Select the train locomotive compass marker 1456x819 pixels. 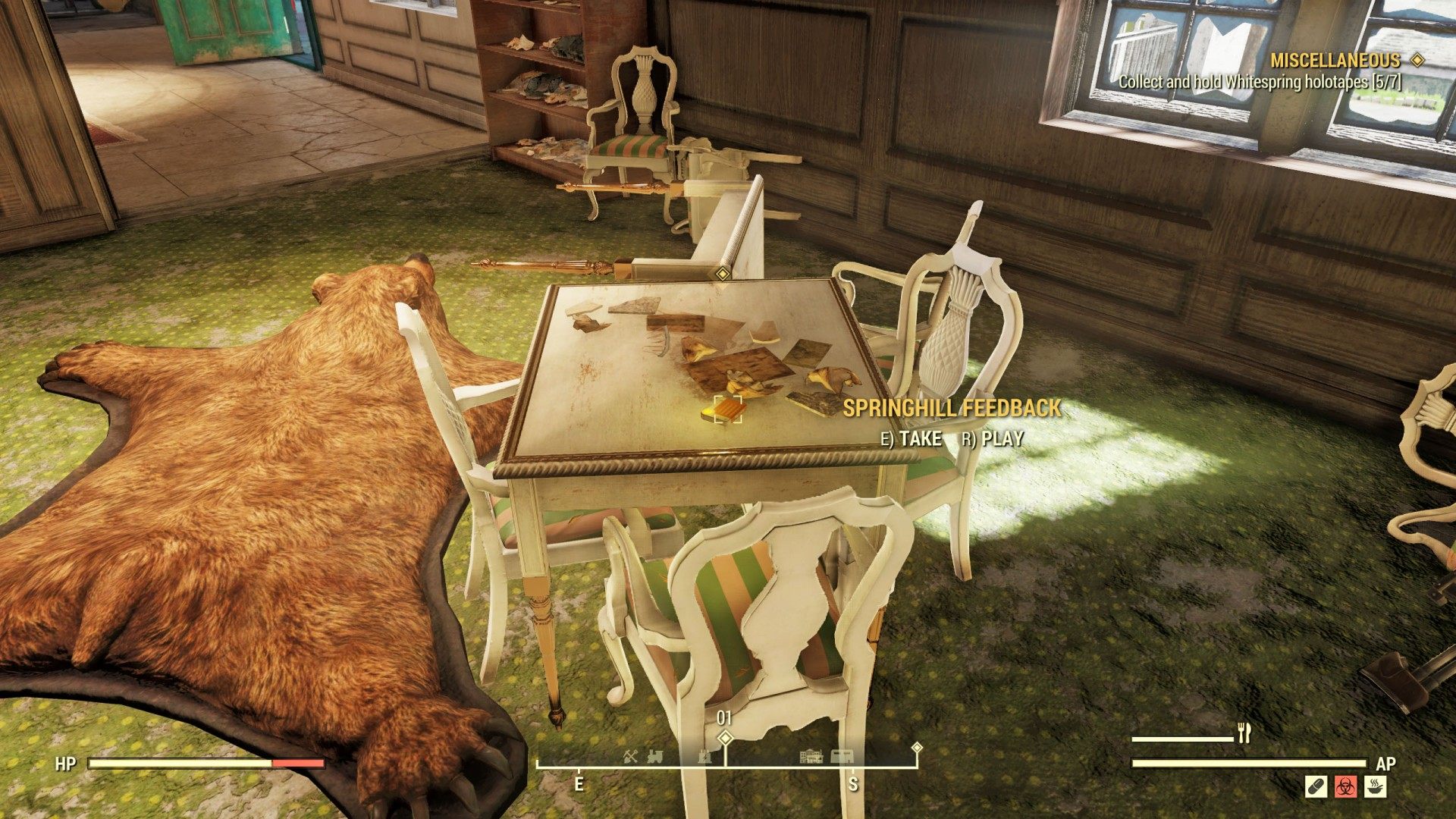tap(654, 756)
